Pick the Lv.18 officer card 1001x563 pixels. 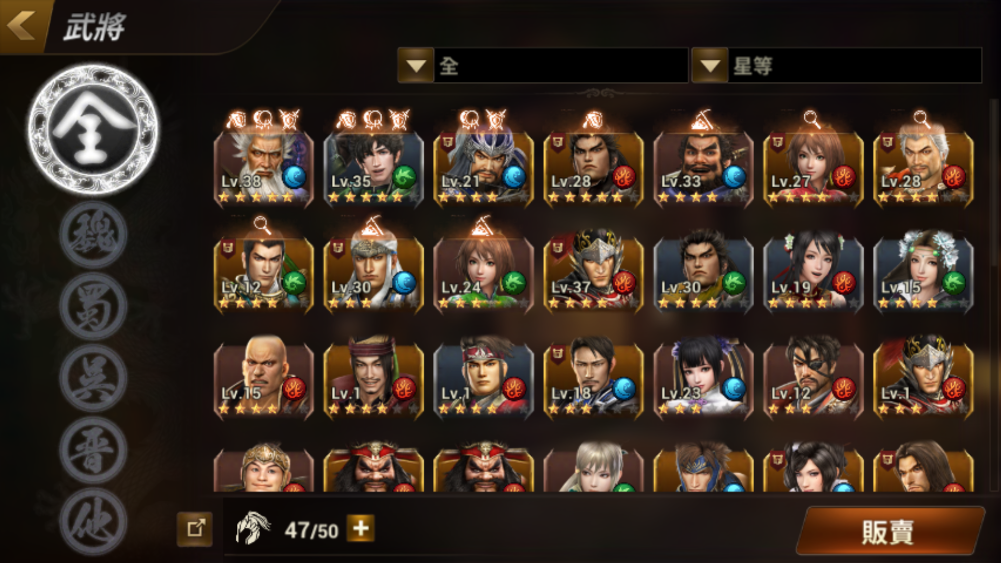tap(593, 378)
